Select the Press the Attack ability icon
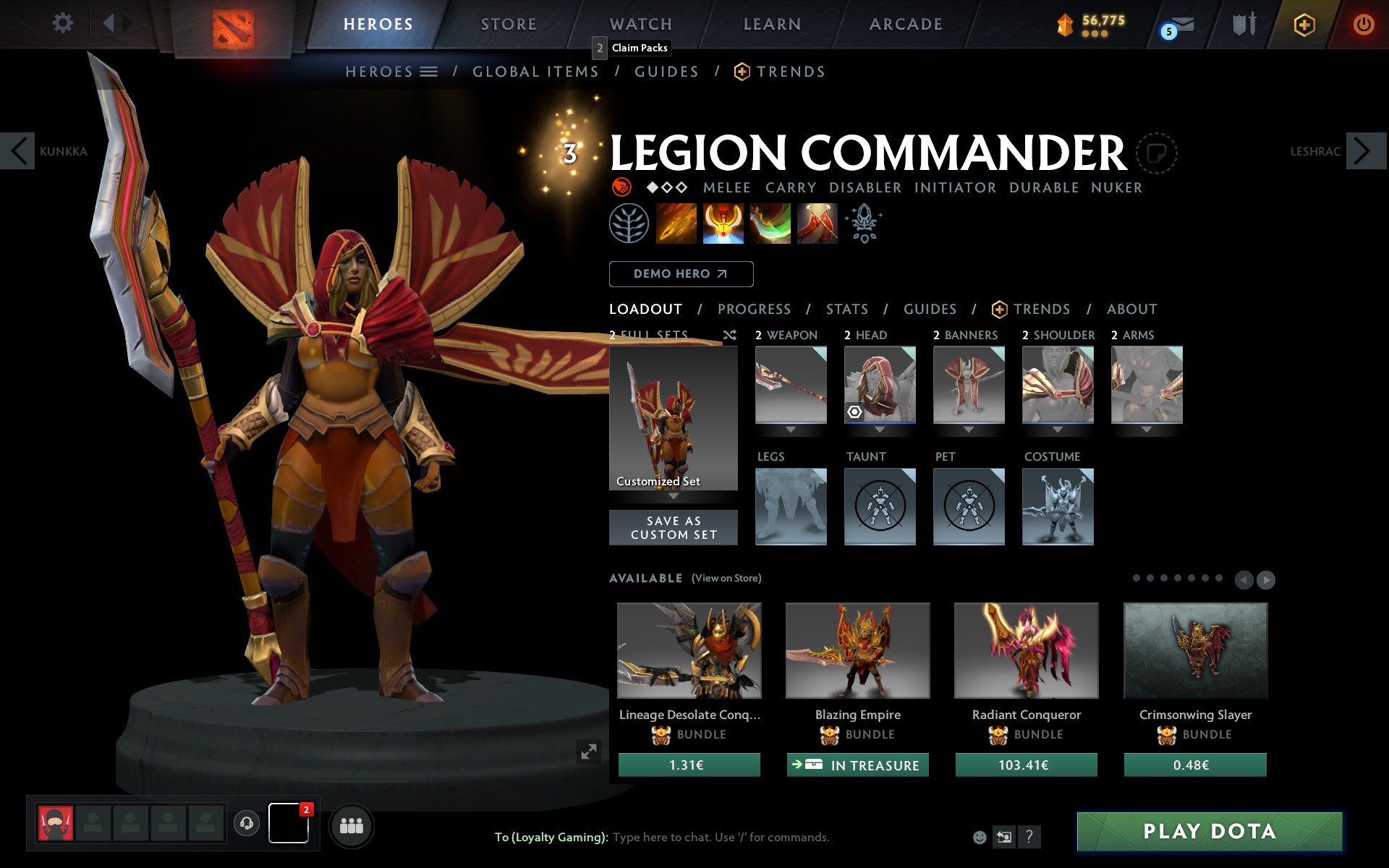Viewport: 1389px width, 868px height. pyautogui.click(x=723, y=224)
